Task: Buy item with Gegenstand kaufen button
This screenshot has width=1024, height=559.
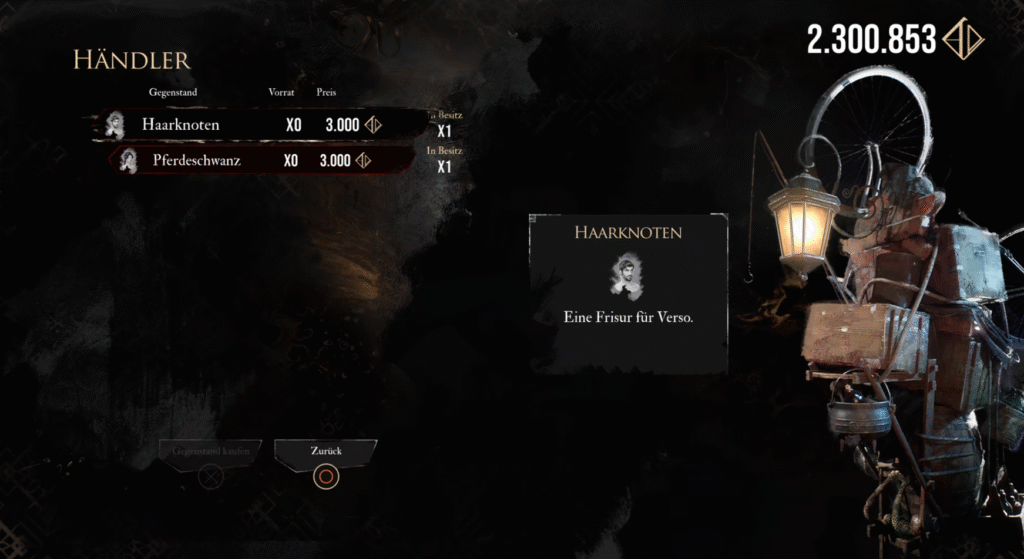Action: (210, 453)
